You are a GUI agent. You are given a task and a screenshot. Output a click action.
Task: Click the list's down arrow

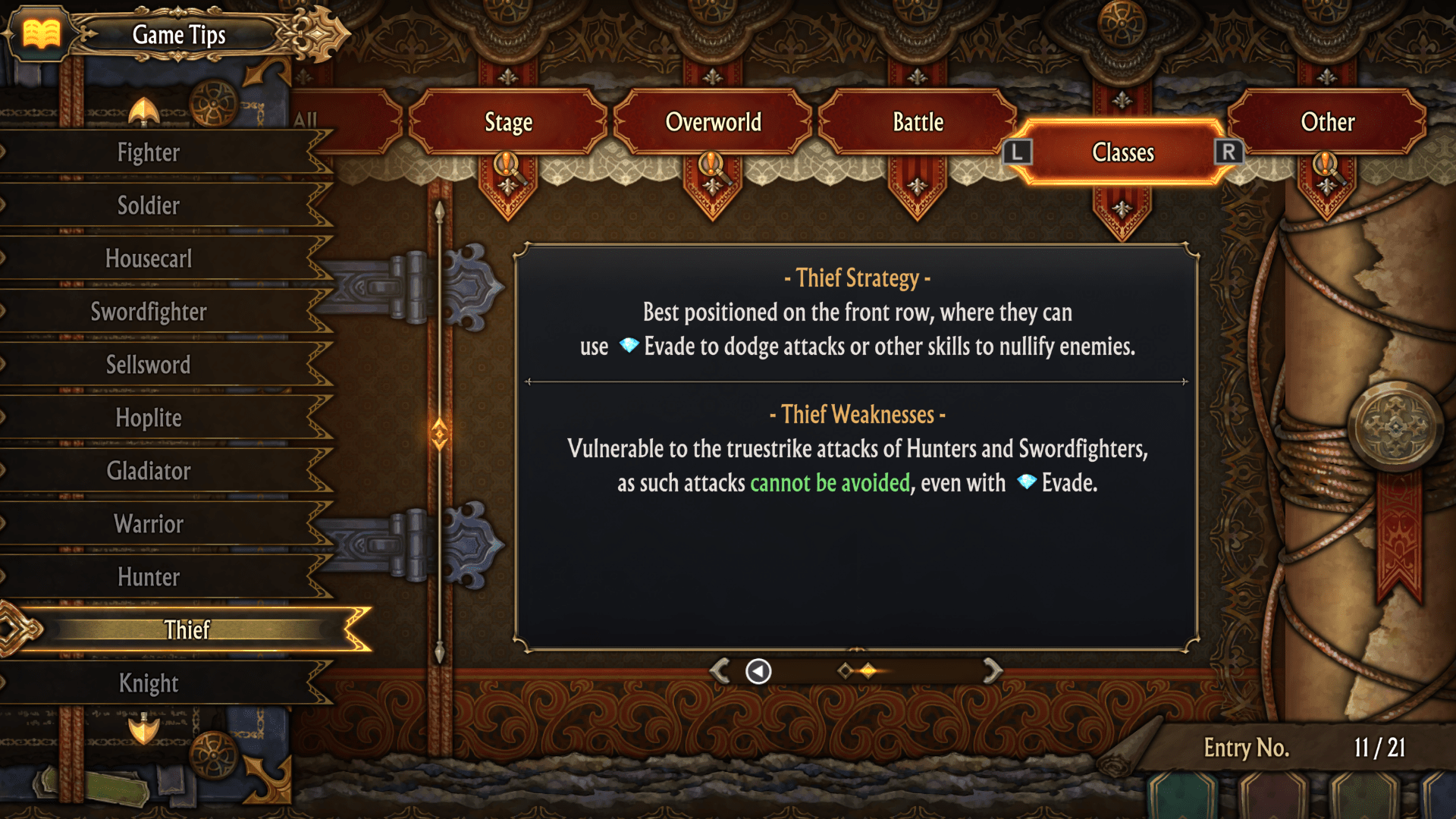pyautogui.click(x=143, y=730)
